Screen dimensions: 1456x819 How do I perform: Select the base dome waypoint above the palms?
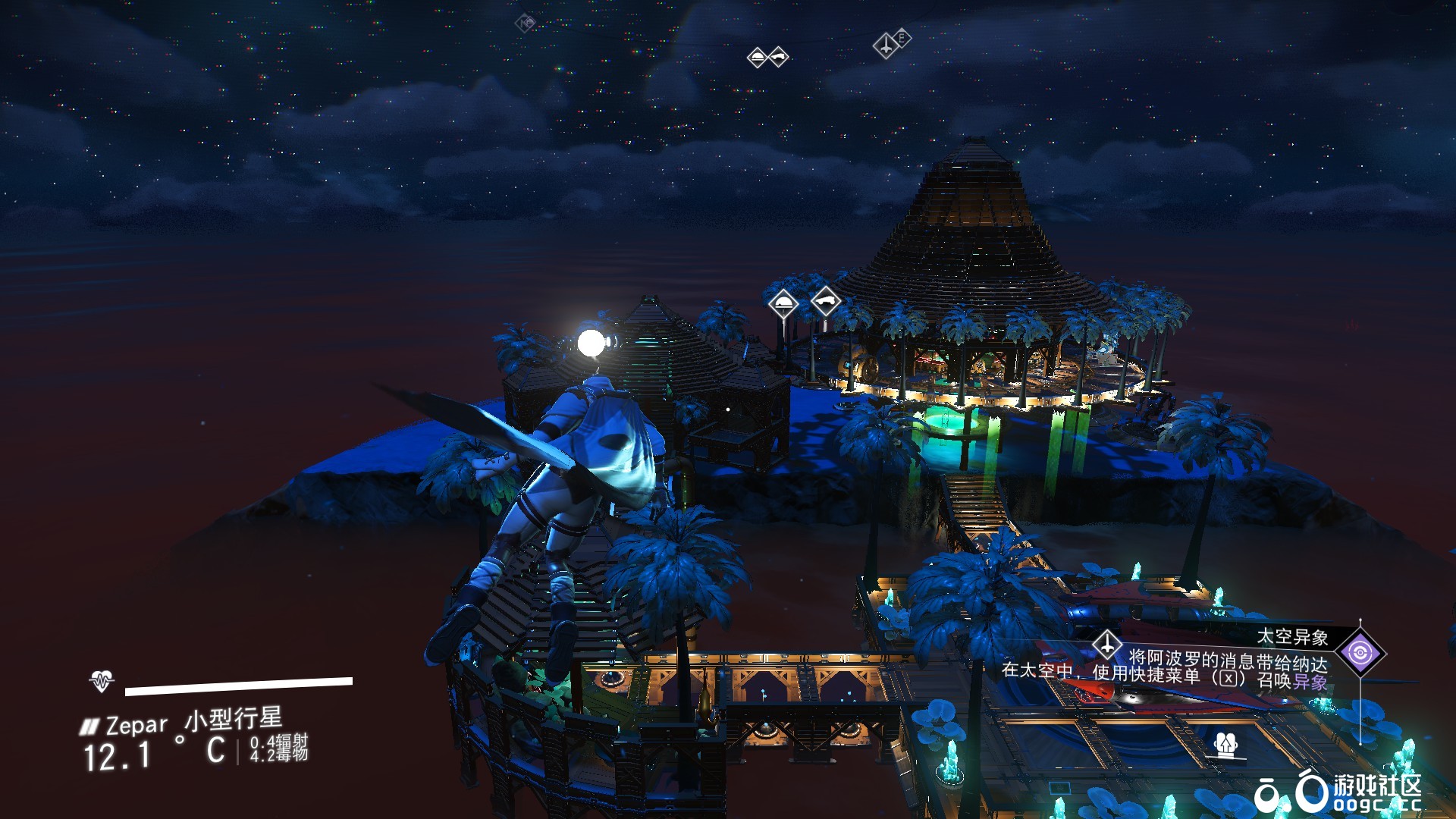[x=783, y=305]
